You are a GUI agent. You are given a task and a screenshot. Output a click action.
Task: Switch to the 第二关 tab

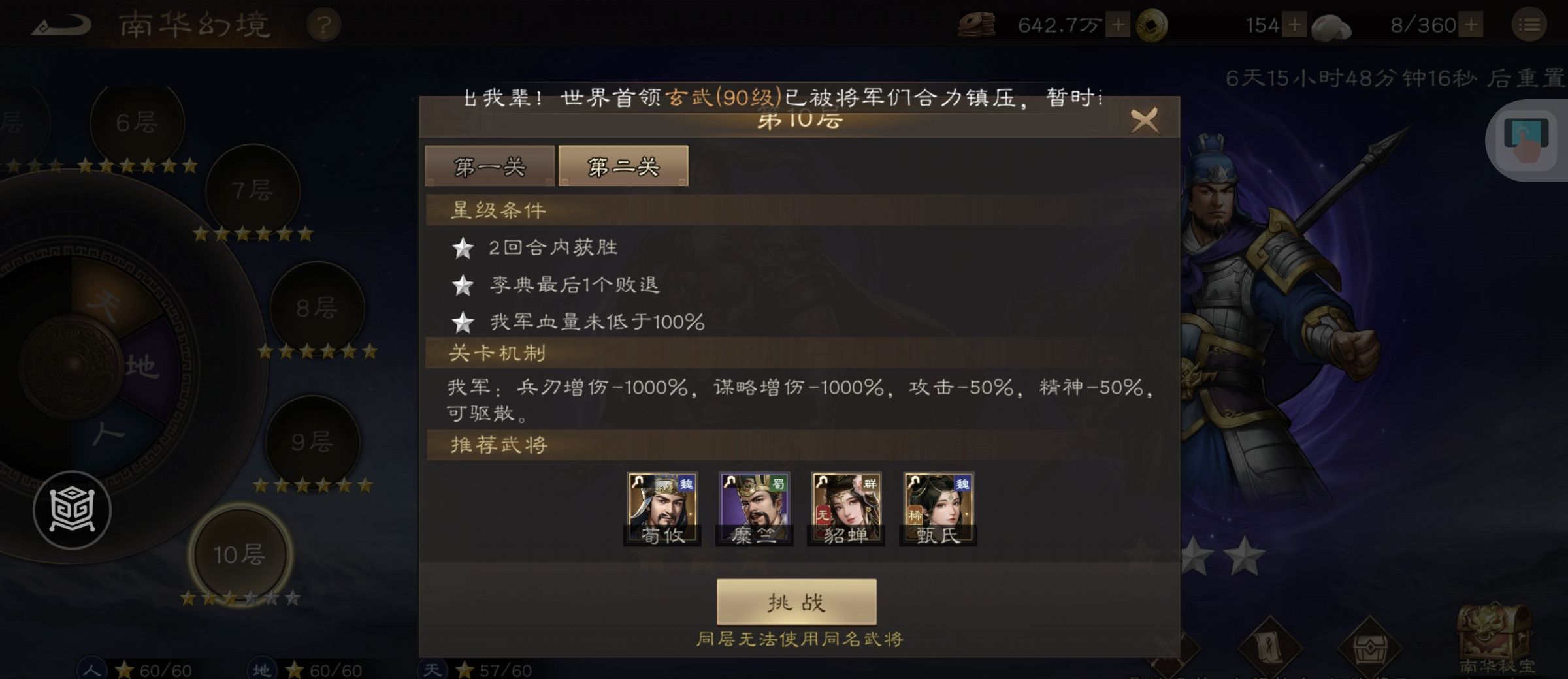tap(622, 165)
